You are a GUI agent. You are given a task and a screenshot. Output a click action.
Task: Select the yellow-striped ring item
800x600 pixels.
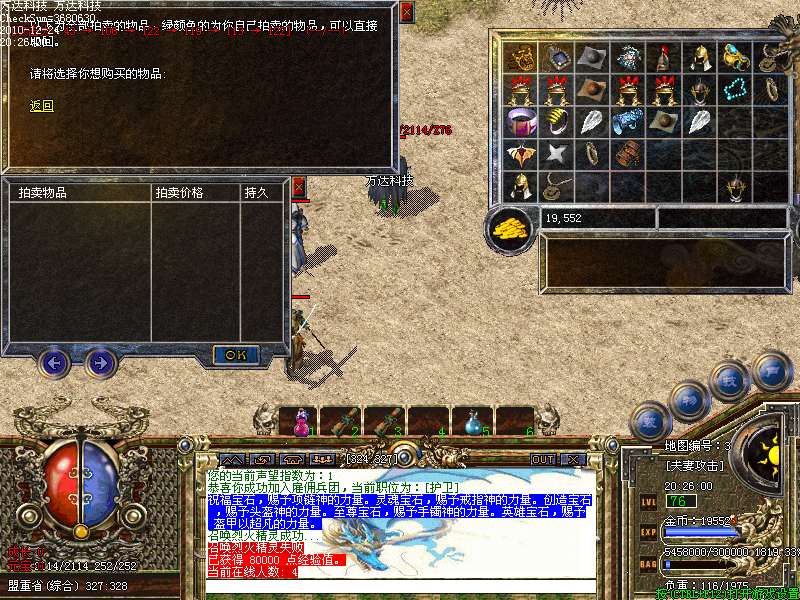click(x=555, y=123)
